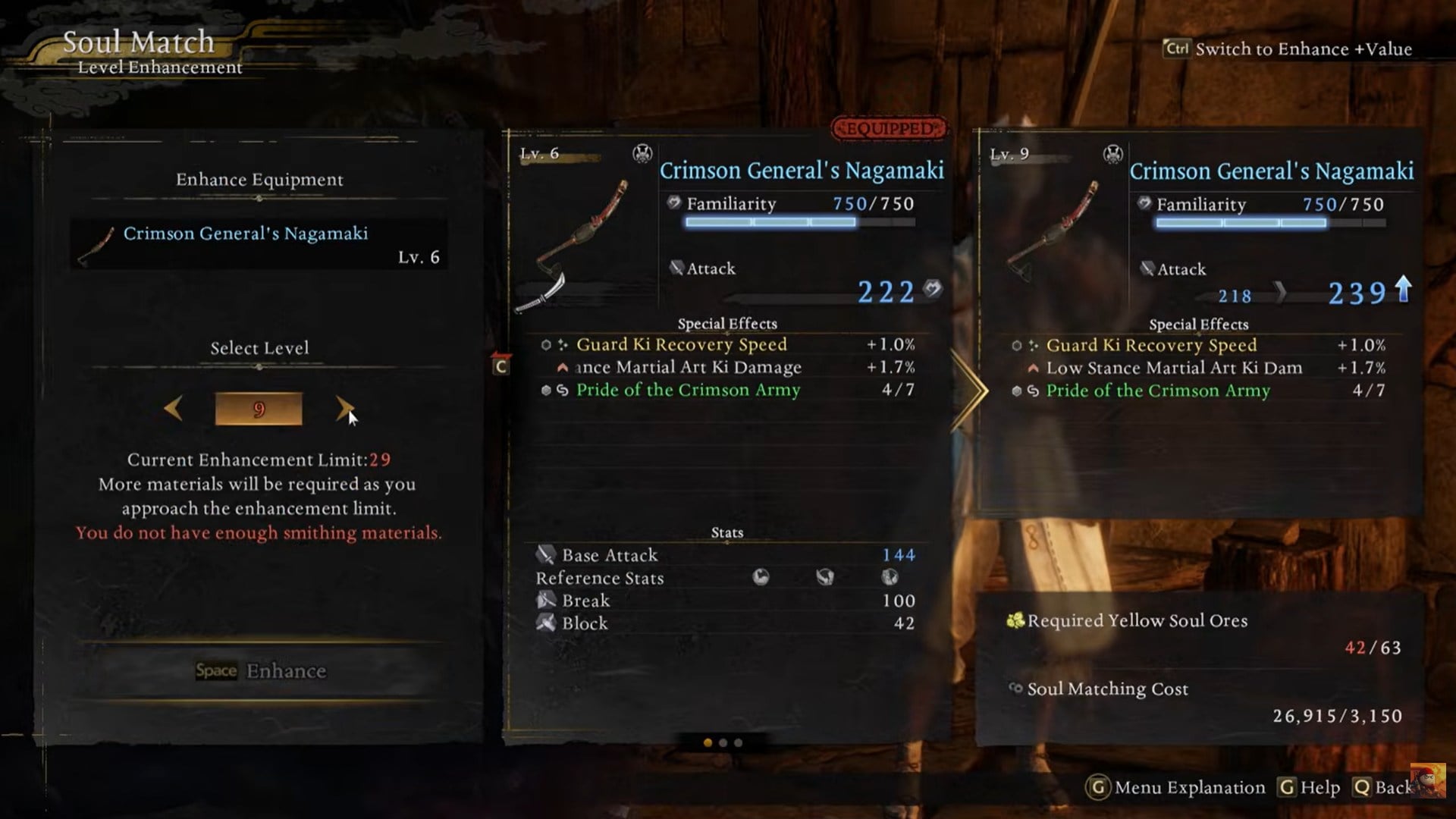Click the level 9 value box

259,409
